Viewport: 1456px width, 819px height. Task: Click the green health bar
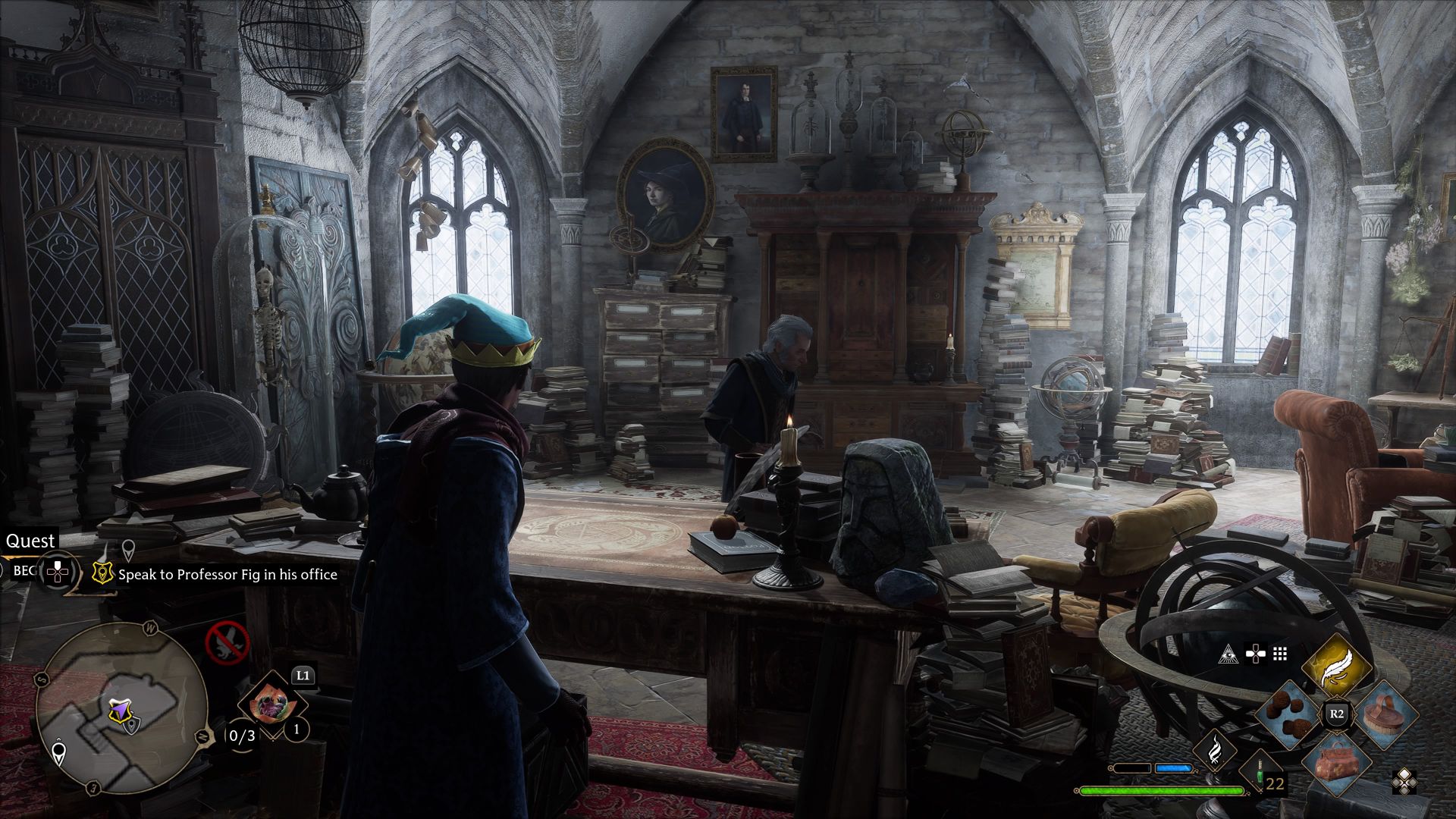tap(1160, 790)
